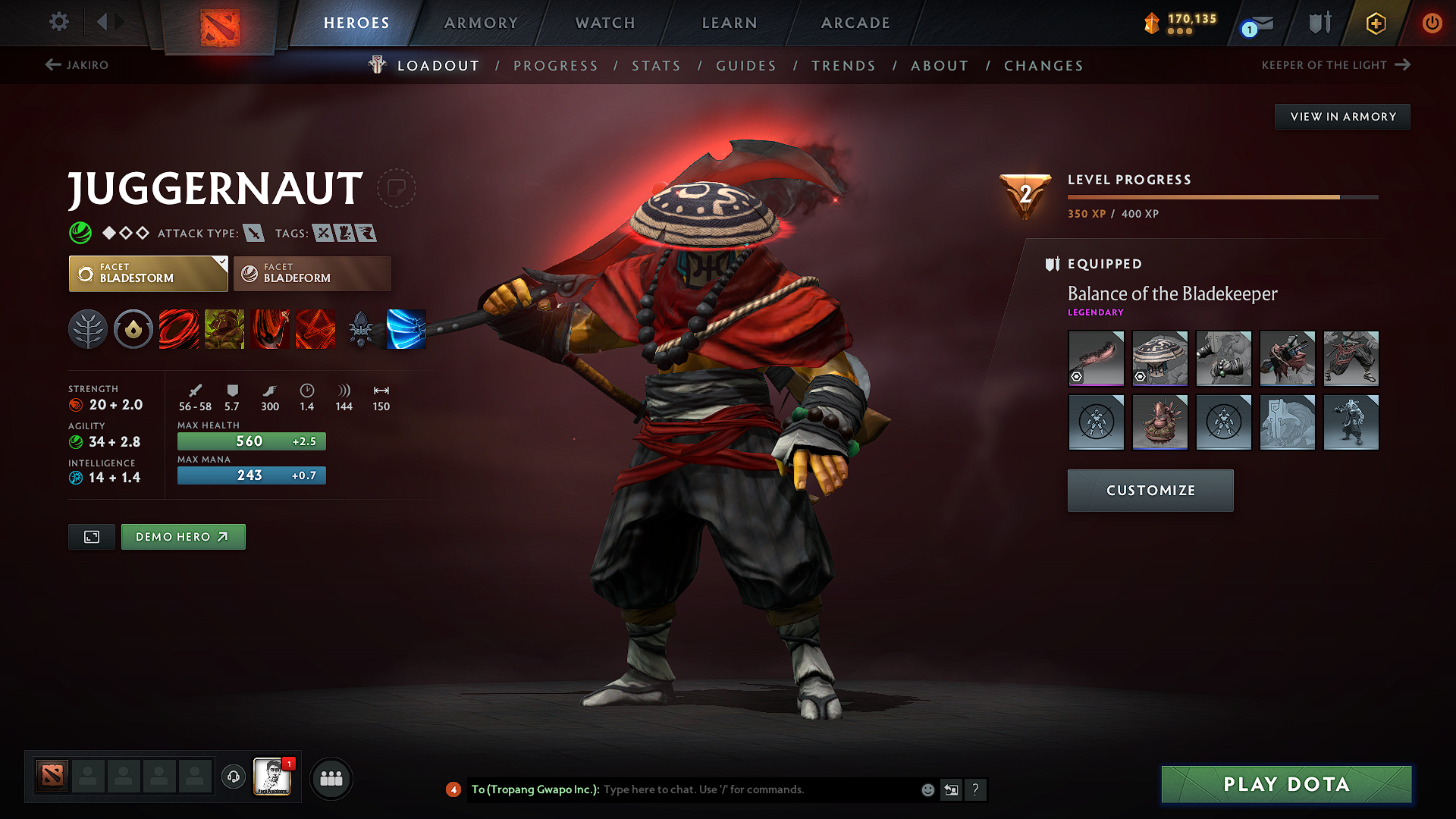Image resolution: width=1456 pixels, height=819 pixels.
Task: Click the armory shield icon in top bar
Action: pos(1318,22)
